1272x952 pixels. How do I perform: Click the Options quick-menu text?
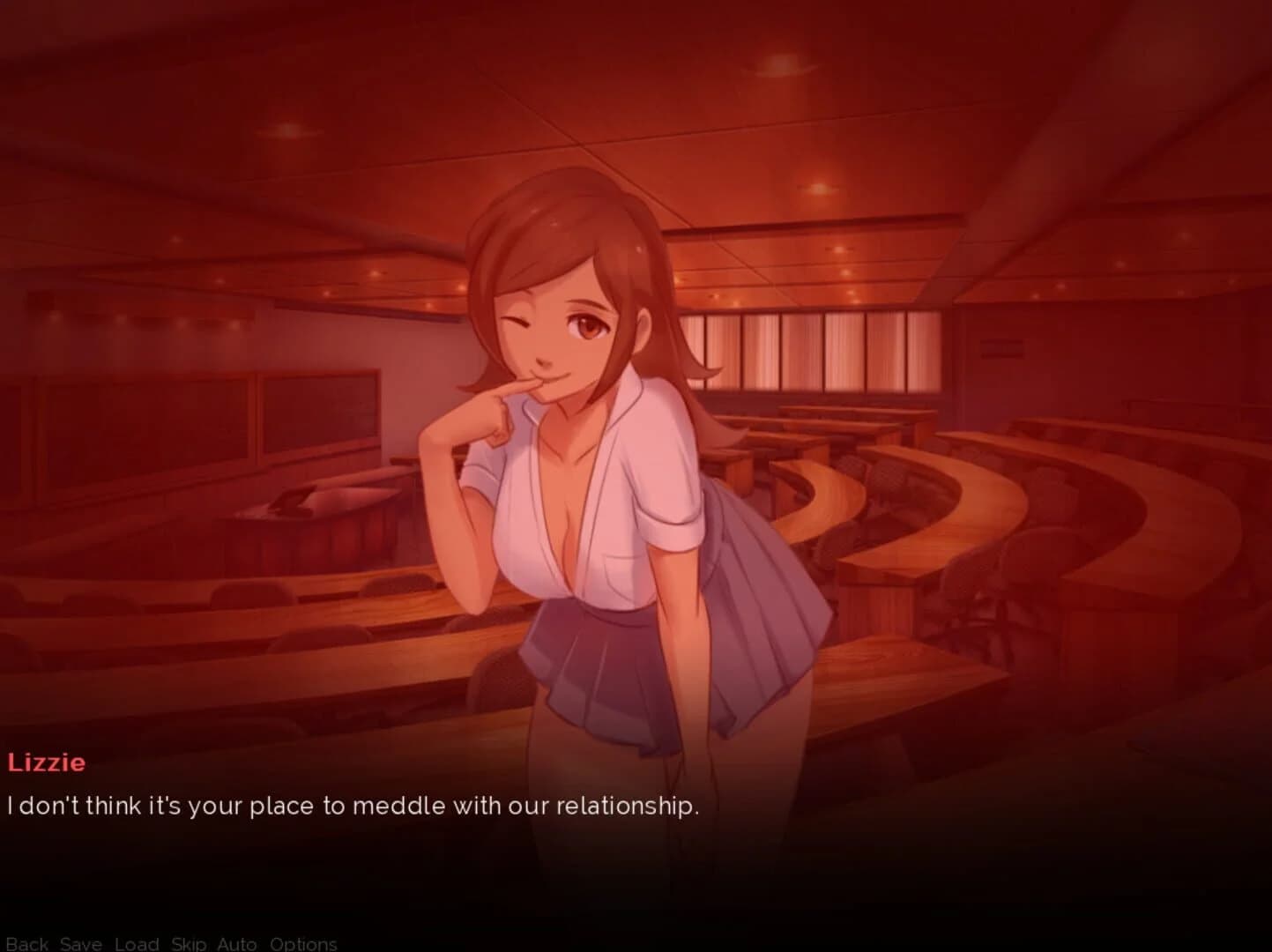tap(303, 943)
